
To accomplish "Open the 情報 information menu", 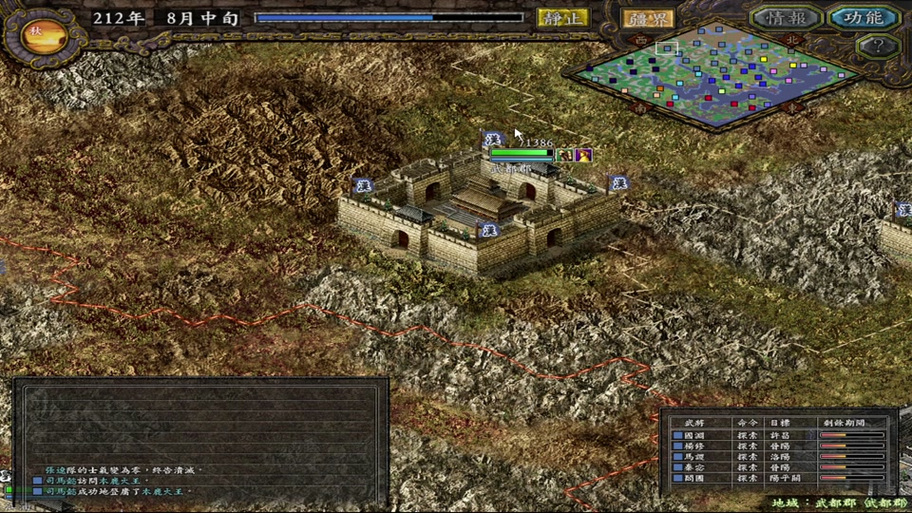I will [787, 17].
